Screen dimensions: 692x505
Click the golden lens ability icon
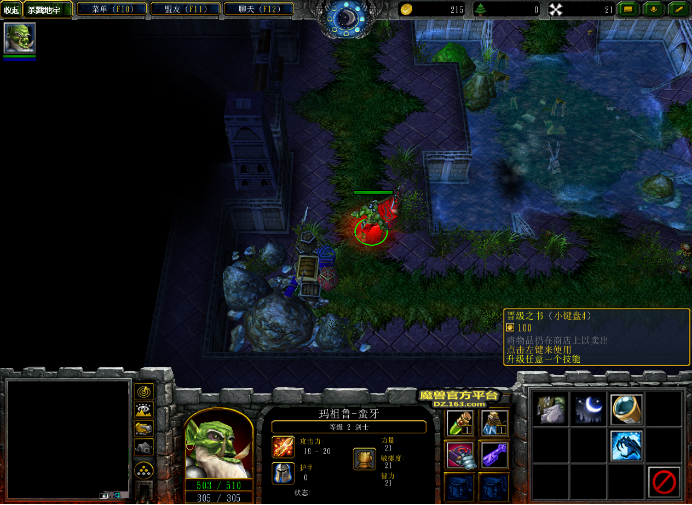point(627,408)
